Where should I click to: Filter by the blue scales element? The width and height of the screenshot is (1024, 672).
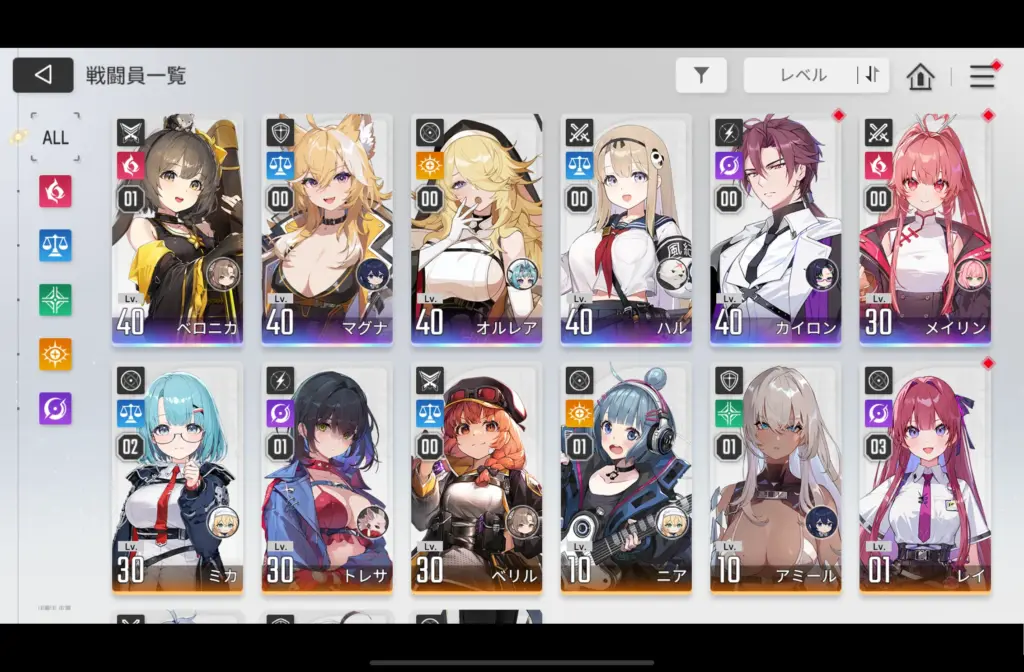(55, 245)
